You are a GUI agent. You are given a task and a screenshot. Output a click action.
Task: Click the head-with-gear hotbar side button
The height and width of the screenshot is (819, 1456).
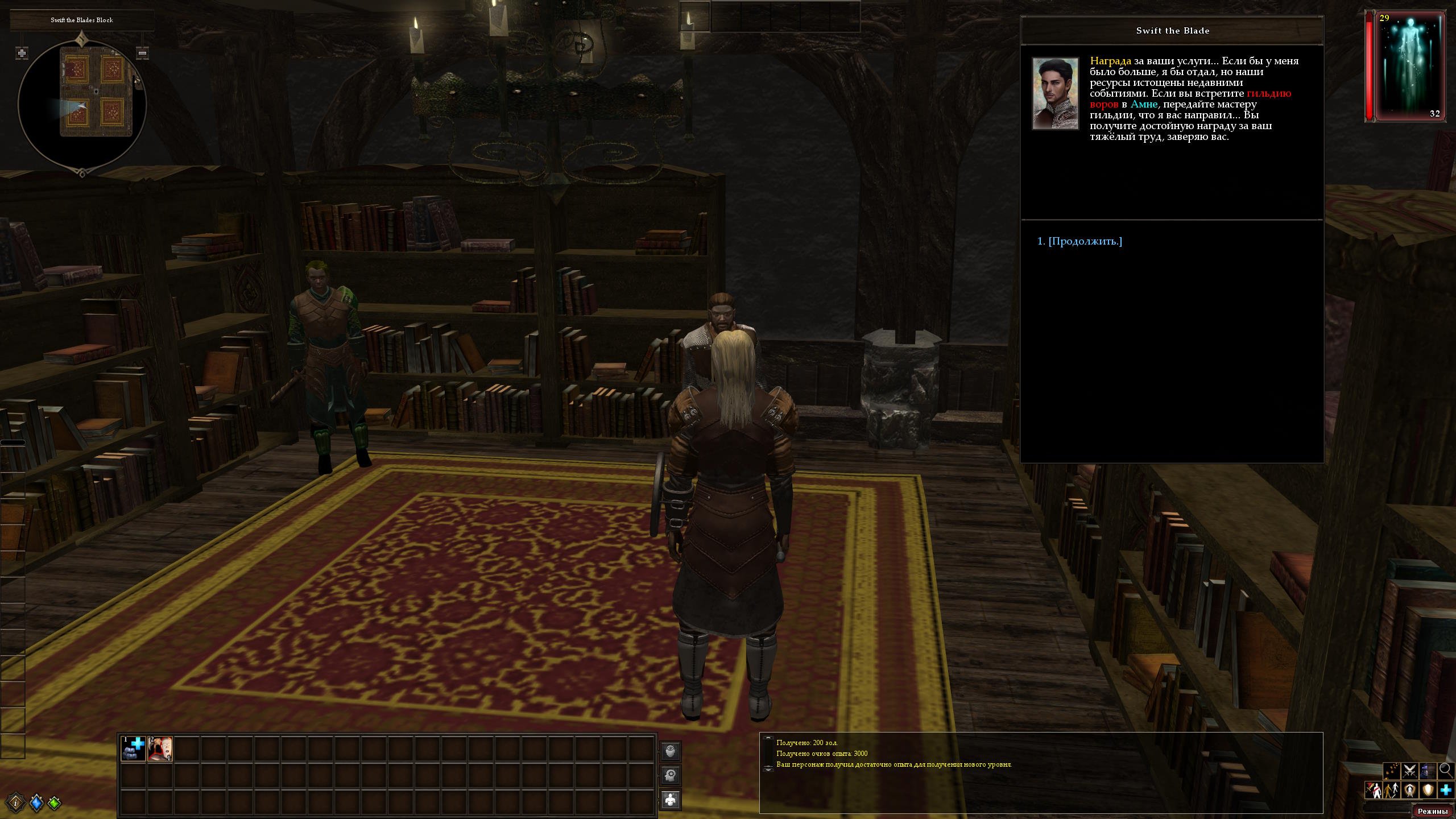(x=671, y=775)
